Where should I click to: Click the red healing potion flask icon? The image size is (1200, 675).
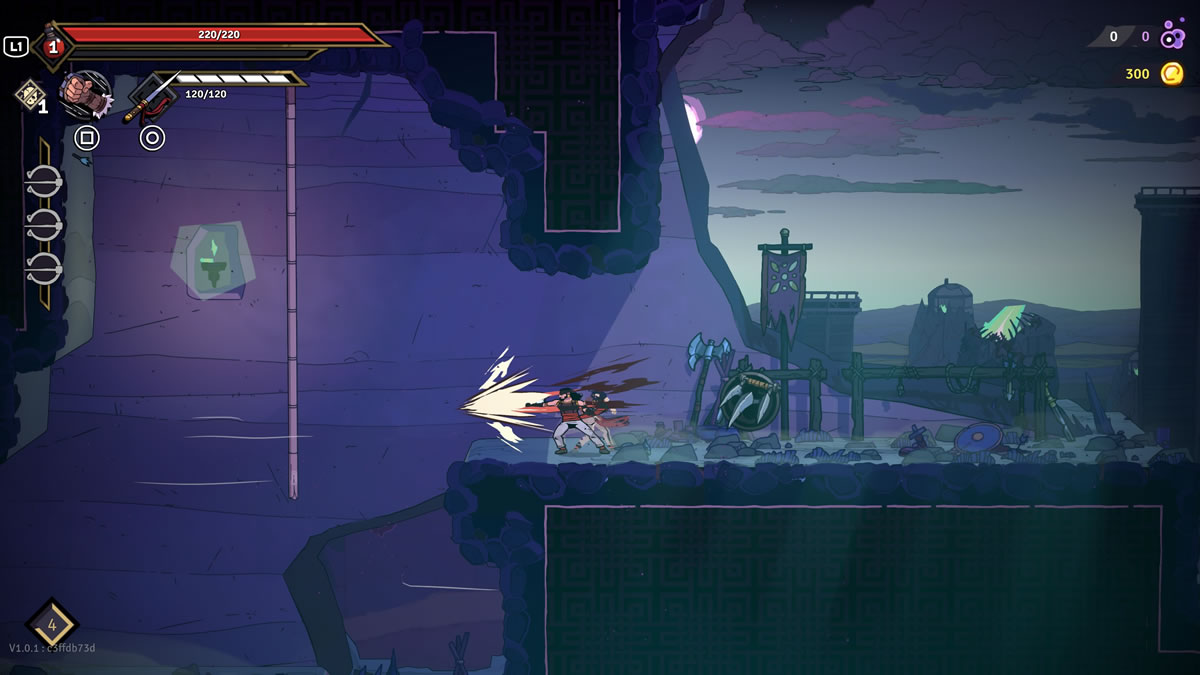(52, 46)
